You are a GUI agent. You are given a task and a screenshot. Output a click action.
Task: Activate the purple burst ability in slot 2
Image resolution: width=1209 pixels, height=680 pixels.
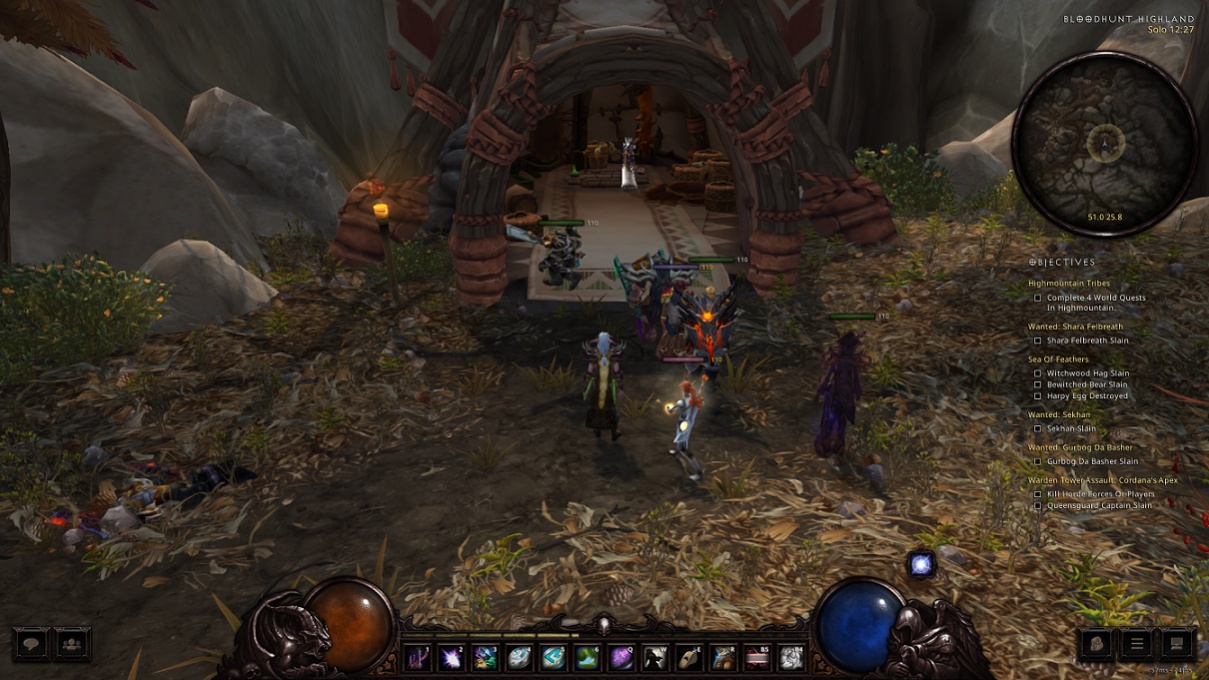coord(451,657)
